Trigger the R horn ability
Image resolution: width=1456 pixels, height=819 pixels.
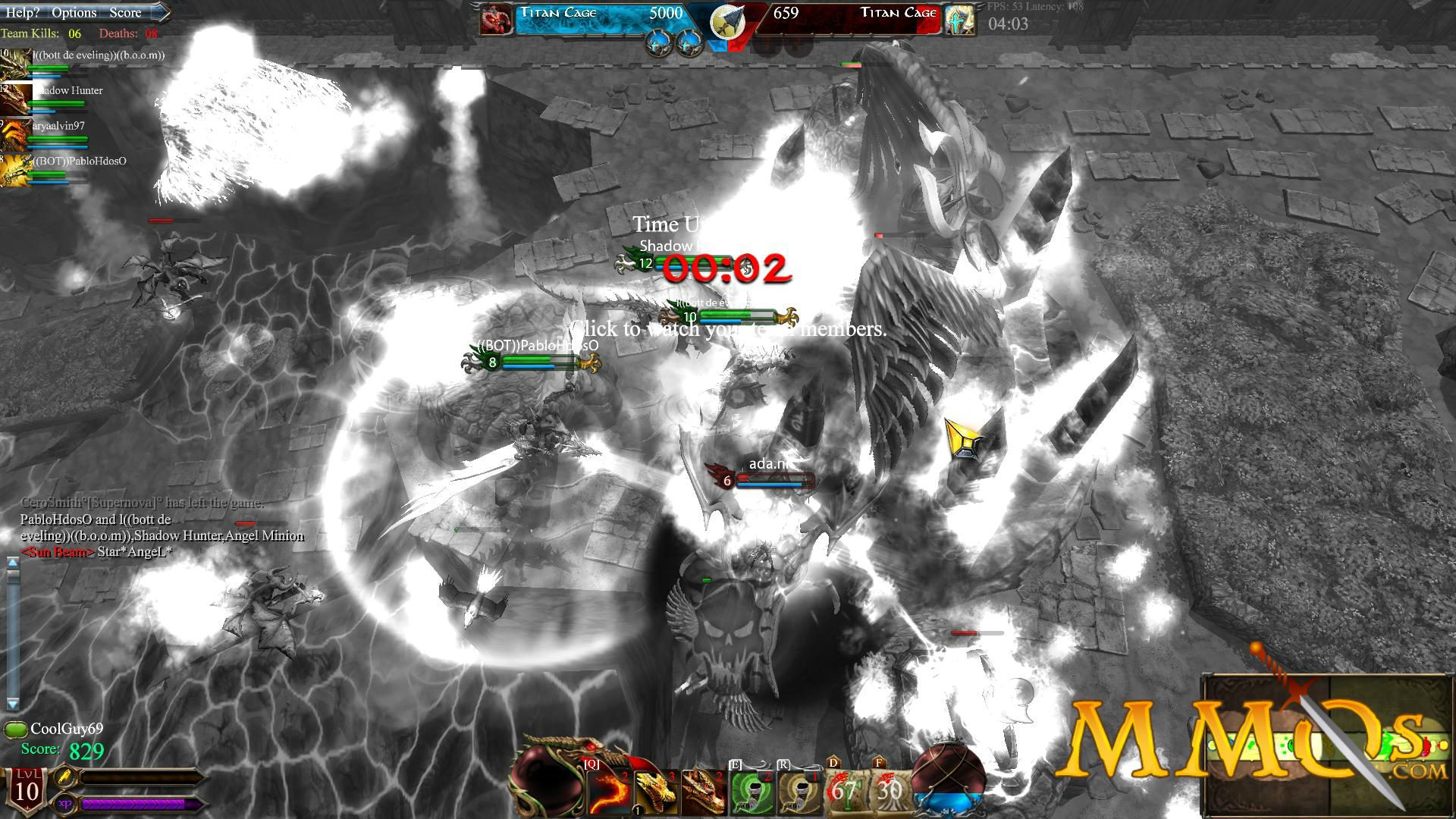(800, 792)
